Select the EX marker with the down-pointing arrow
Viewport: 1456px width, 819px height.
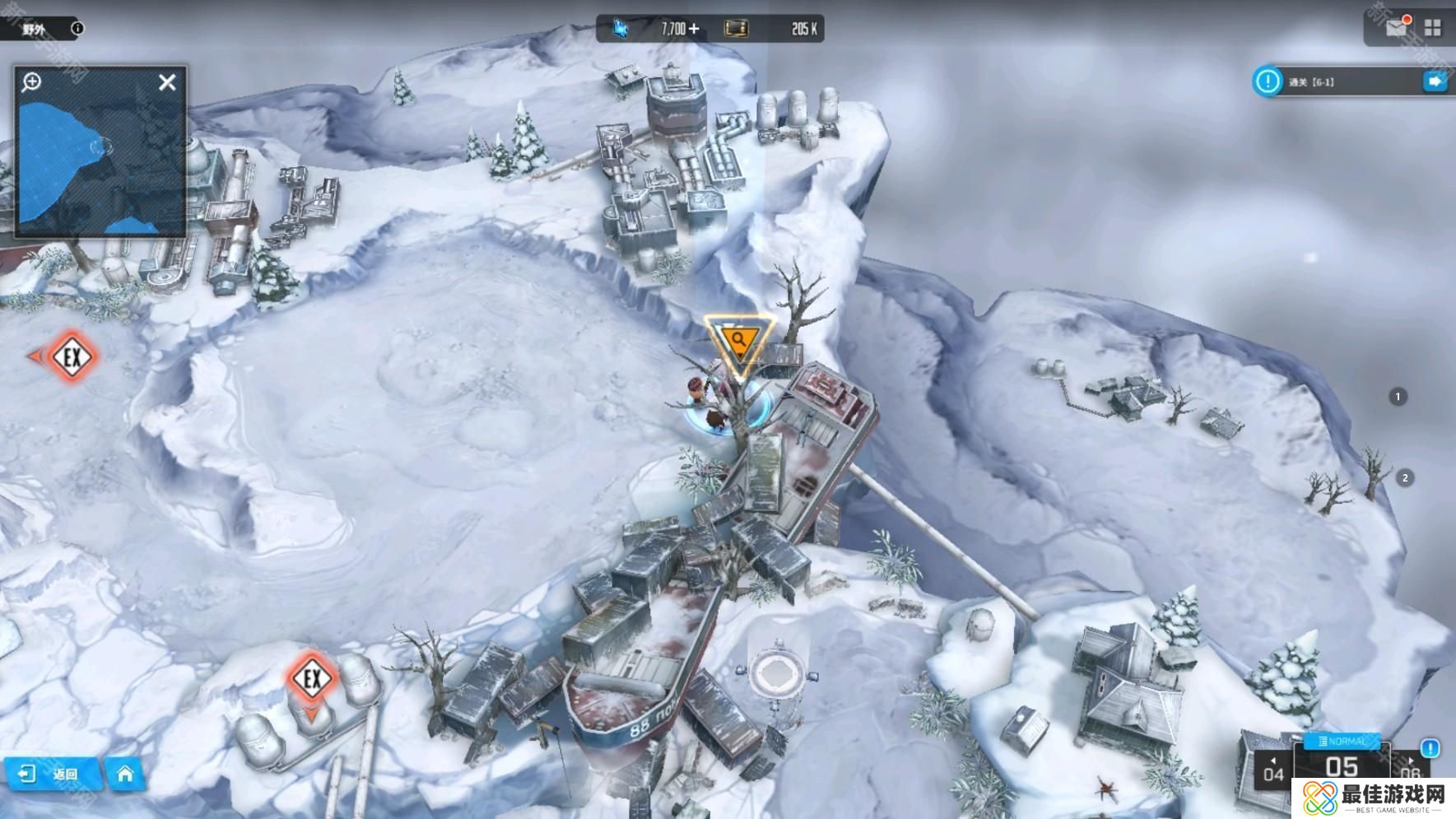click(311, 680)
